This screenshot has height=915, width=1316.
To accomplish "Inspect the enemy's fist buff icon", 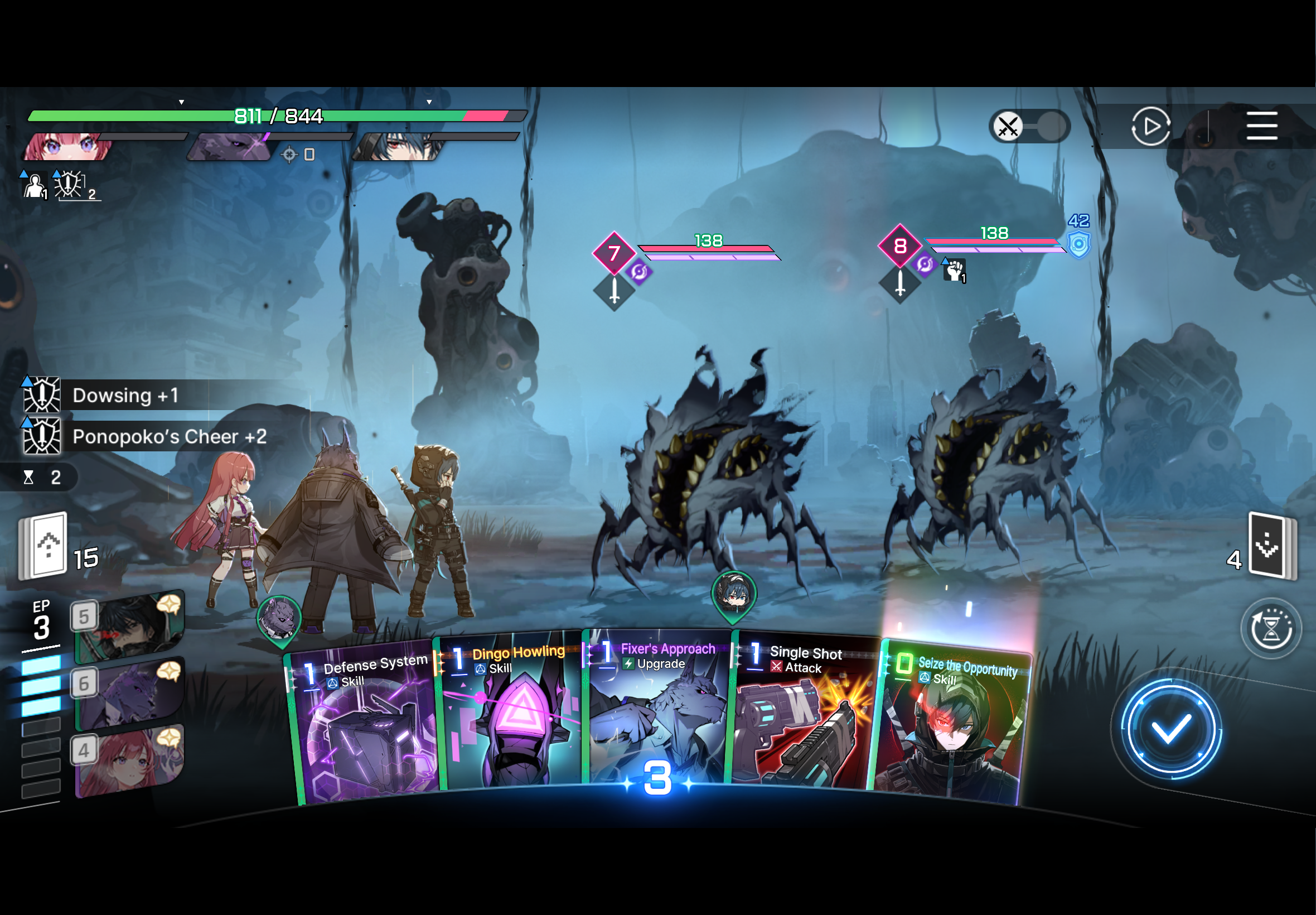I will pos(955,271).
